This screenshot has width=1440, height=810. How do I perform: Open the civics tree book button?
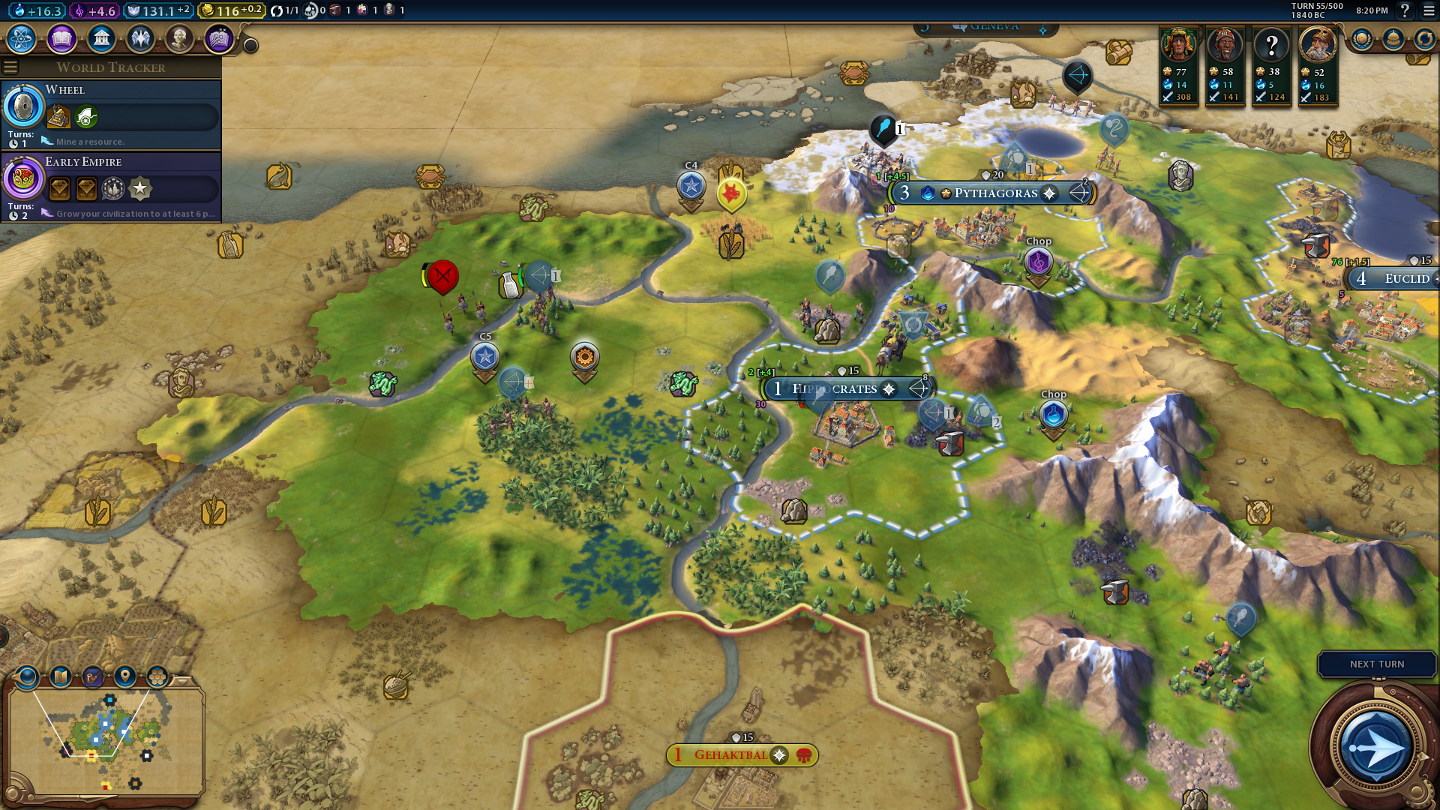click(61, 39)
